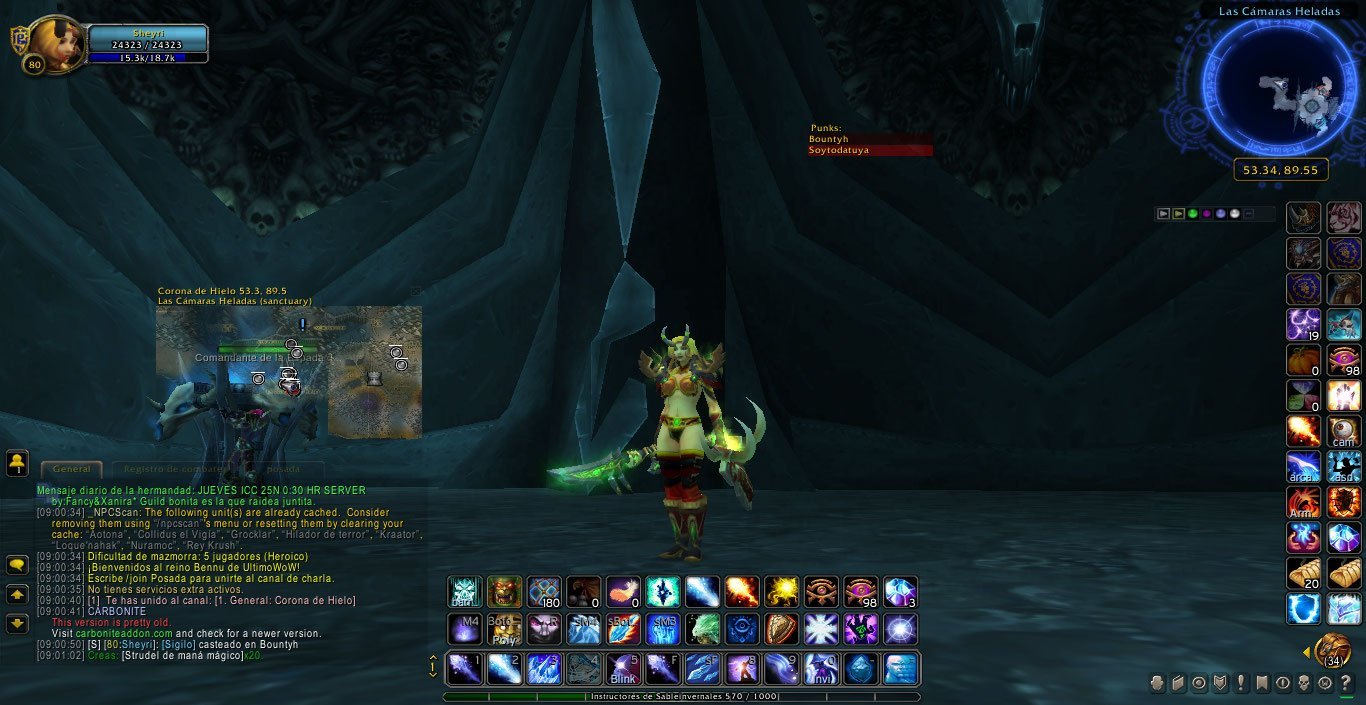Viewport: 1366px width, 705px height.
Task: Activate the Poly sheep macro icon
Action: pyautogui.click(x=504, y=629)
